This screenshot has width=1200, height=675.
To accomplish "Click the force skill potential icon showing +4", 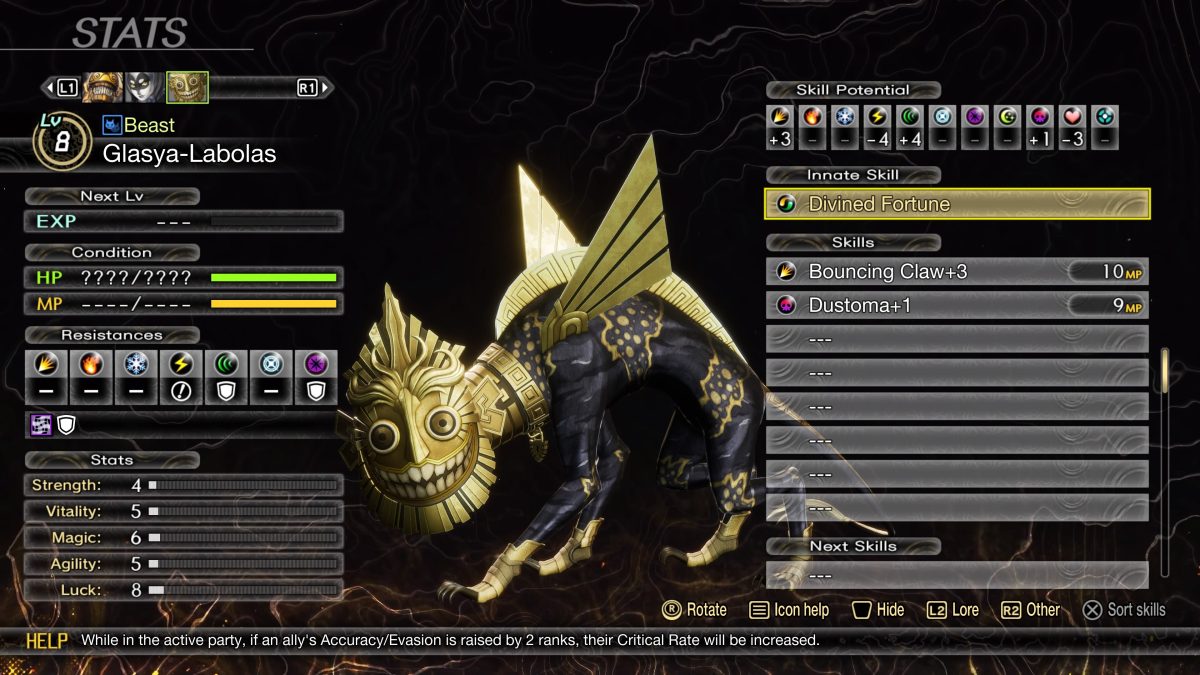I will click(x=909, y=116).
